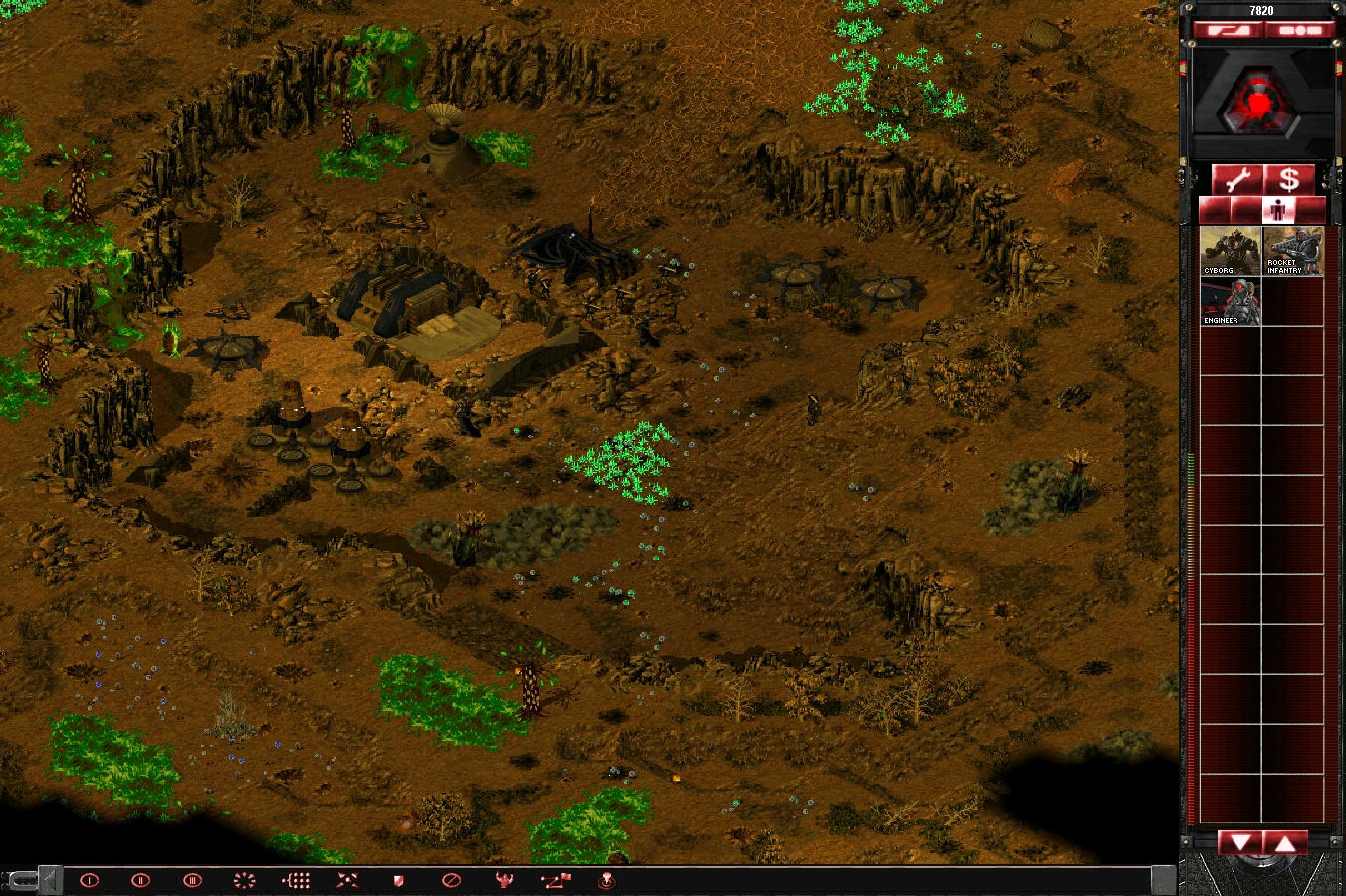Viewport: 1346px width, 896px height.
Task: Set a waypoint with the flag path icon
Action: [556, 880]
